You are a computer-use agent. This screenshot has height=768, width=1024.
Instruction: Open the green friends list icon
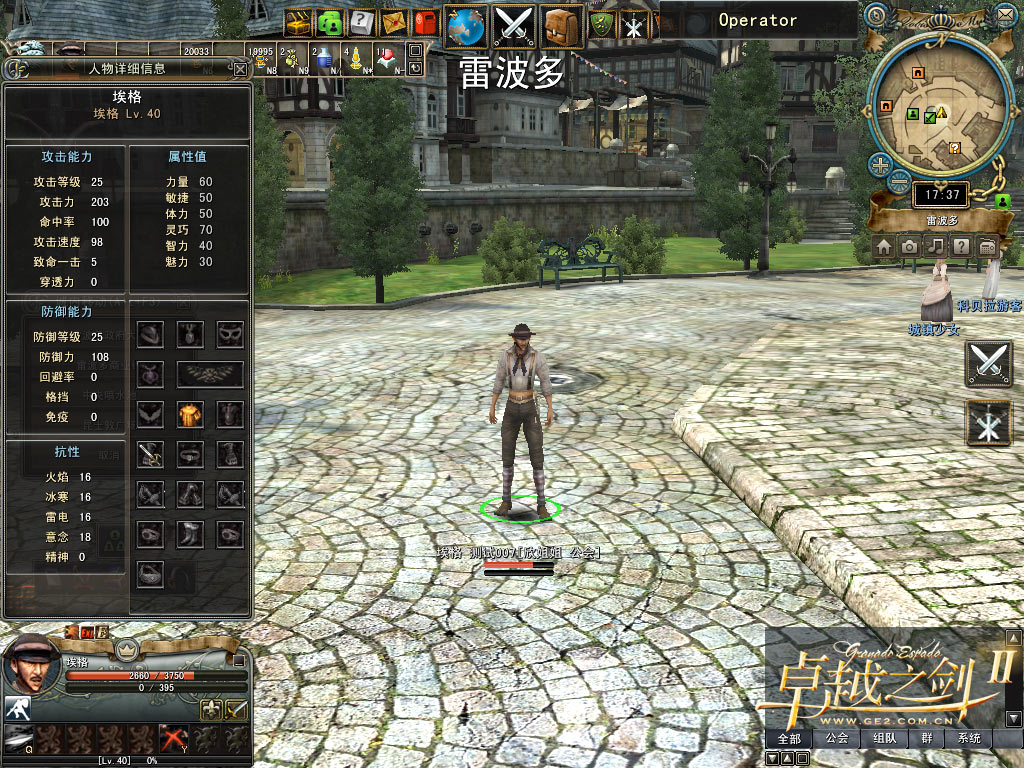pyautogui.click(x=330, y=23)
